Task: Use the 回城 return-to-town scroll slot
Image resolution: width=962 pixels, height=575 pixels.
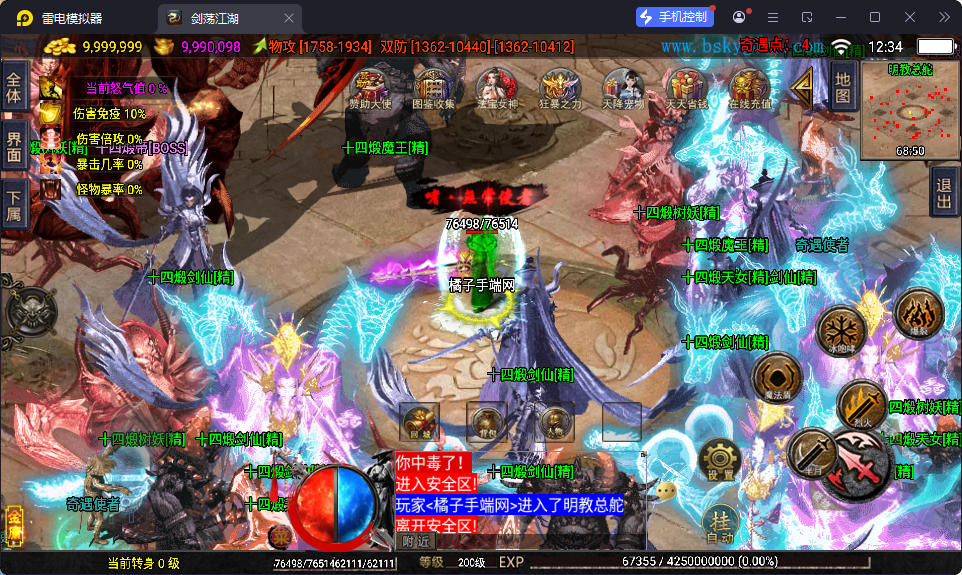Action: click(419, 422)
